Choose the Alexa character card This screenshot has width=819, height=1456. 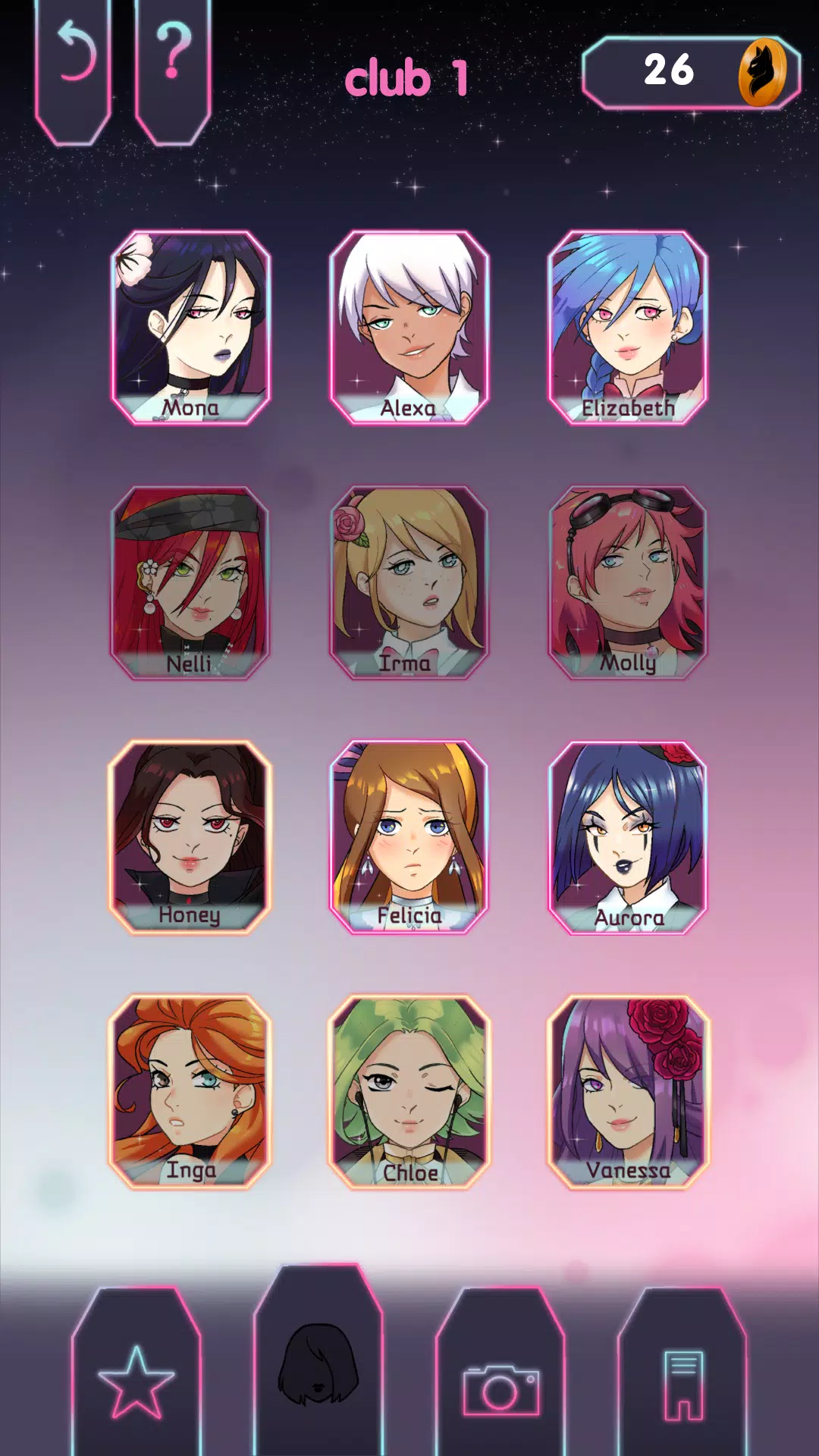[409, 328]
